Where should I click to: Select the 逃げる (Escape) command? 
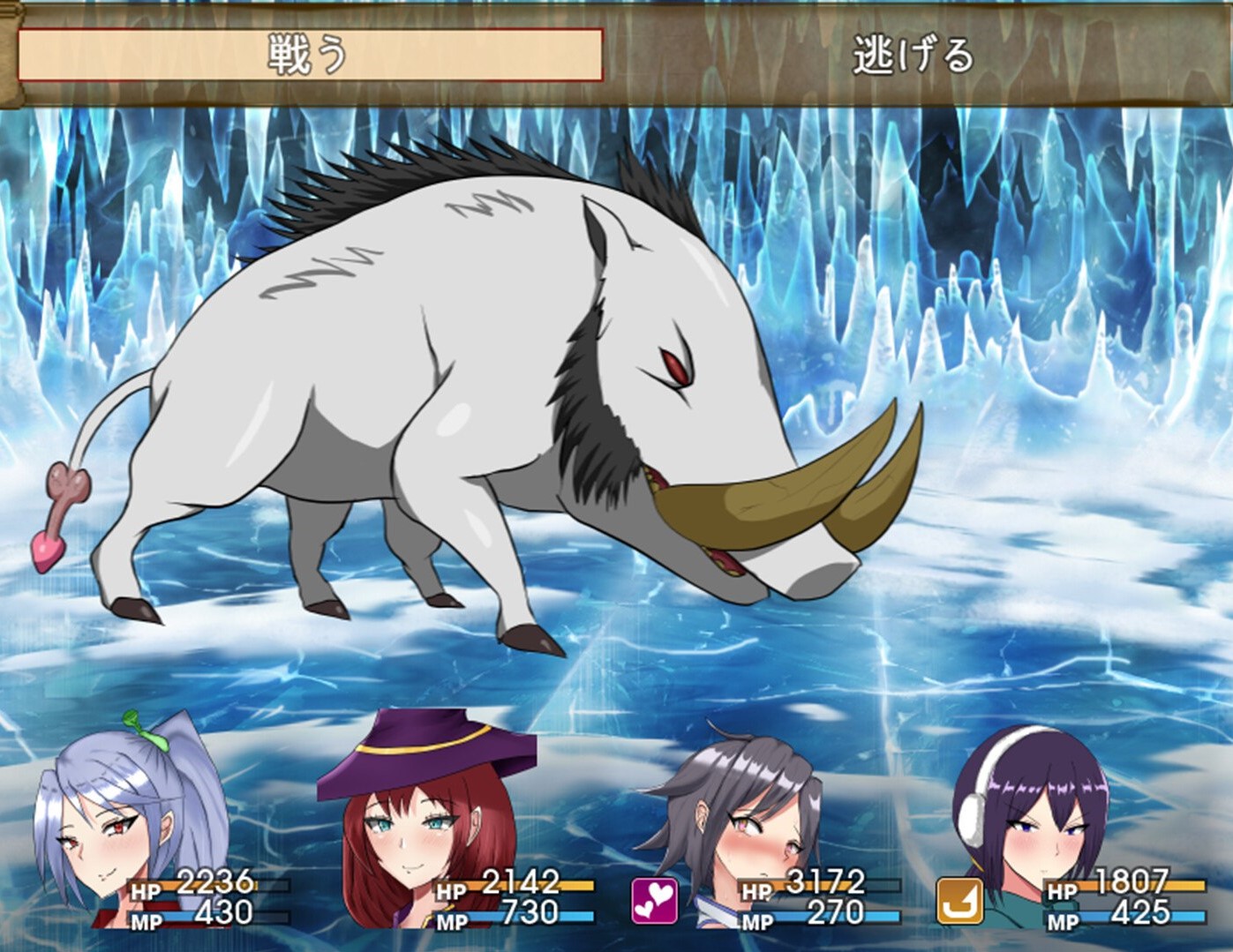913,56
